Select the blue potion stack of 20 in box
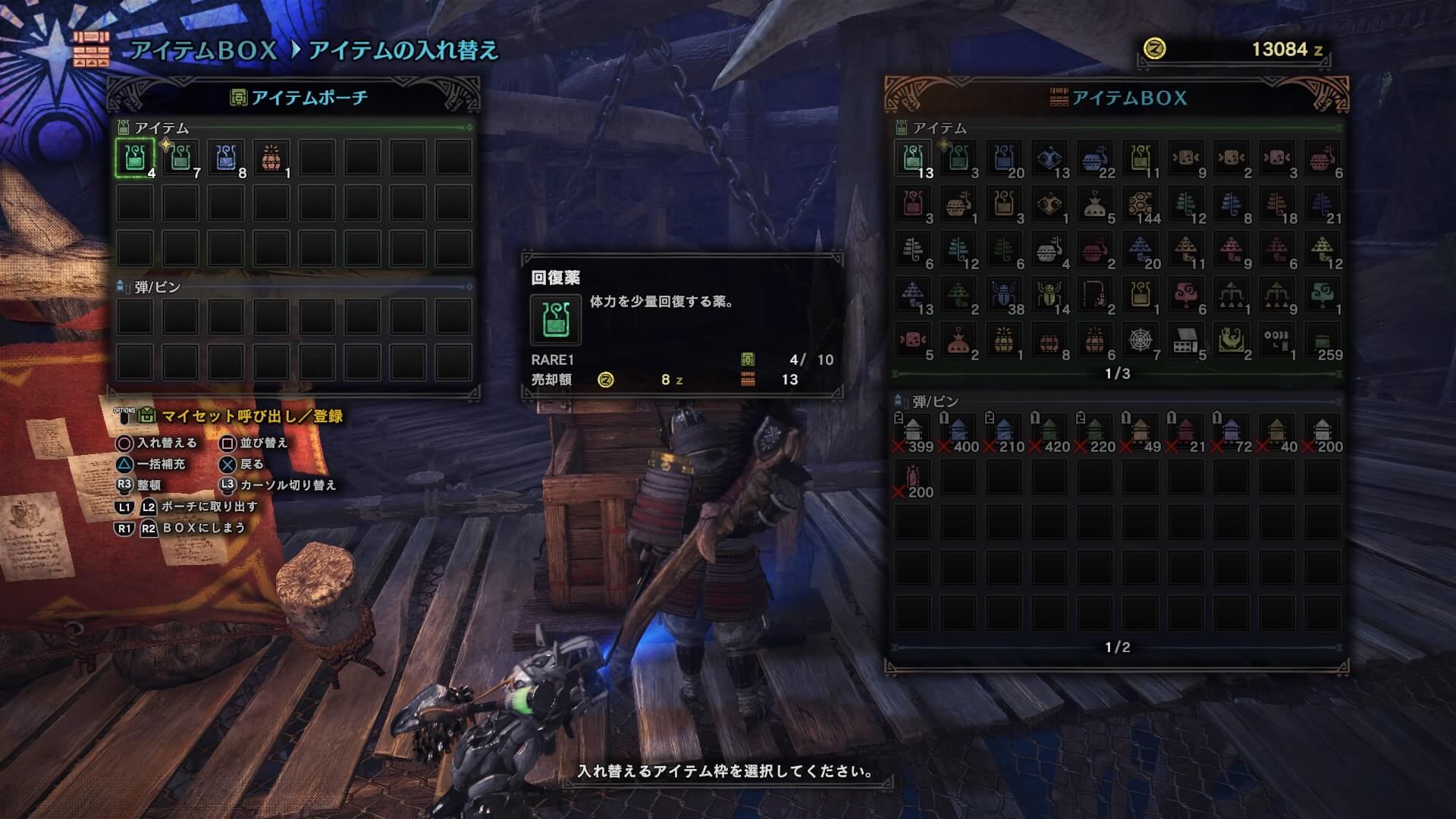 1004,158
